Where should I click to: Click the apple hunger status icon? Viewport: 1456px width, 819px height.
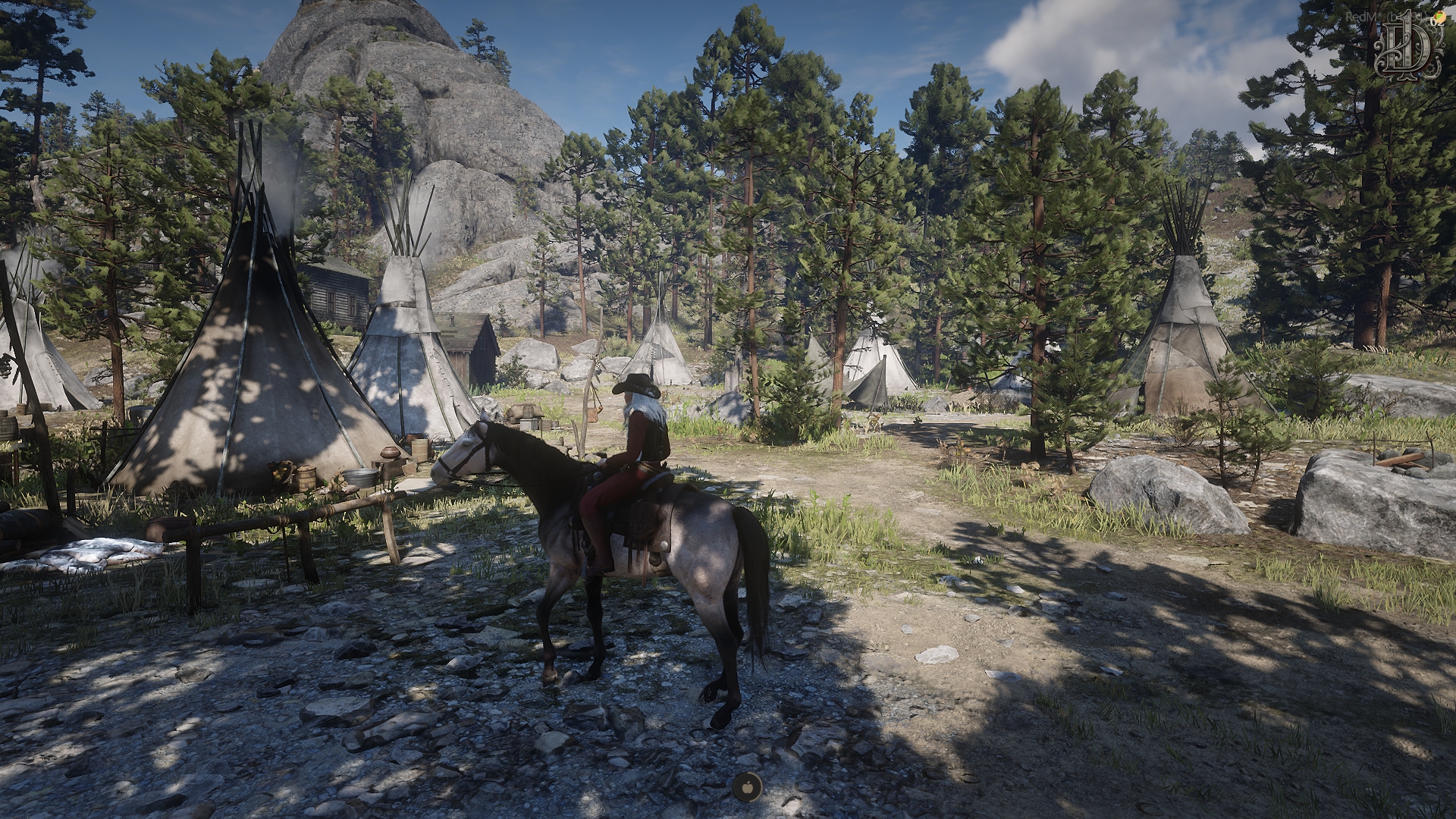click(x=747, y=786)
